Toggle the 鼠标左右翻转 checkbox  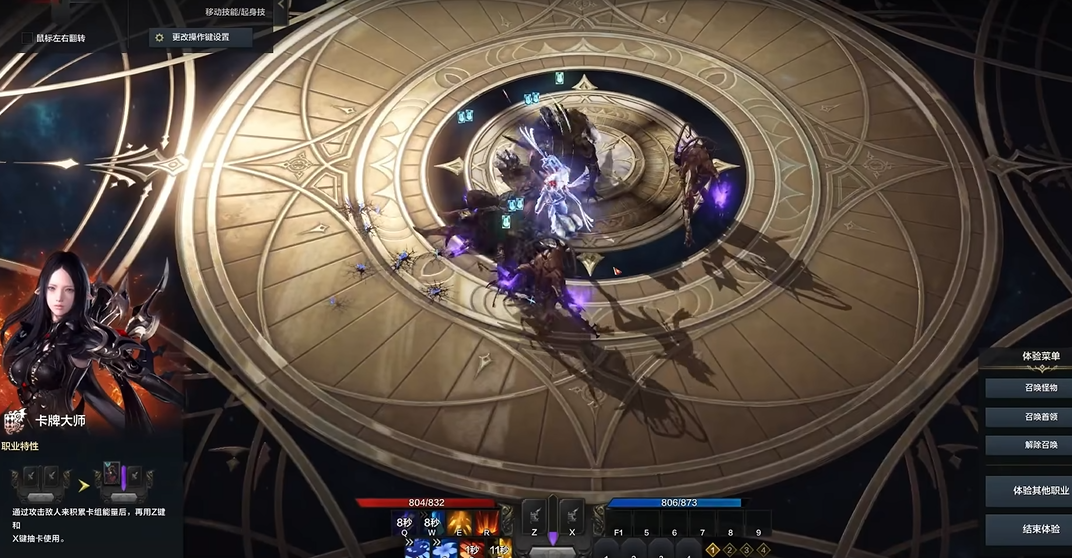tap(28, 38)
